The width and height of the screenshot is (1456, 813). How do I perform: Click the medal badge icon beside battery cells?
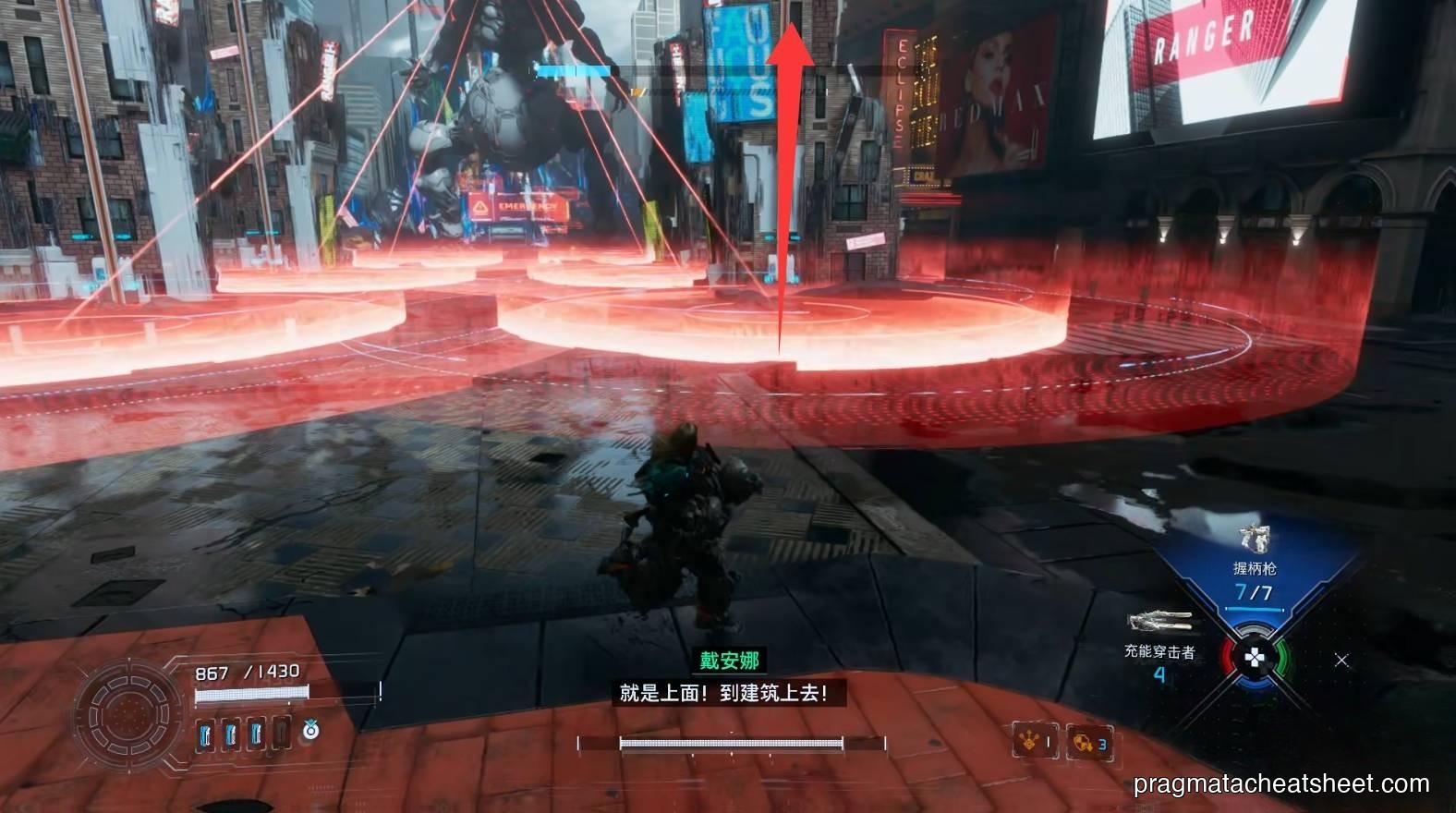[309, 730]
